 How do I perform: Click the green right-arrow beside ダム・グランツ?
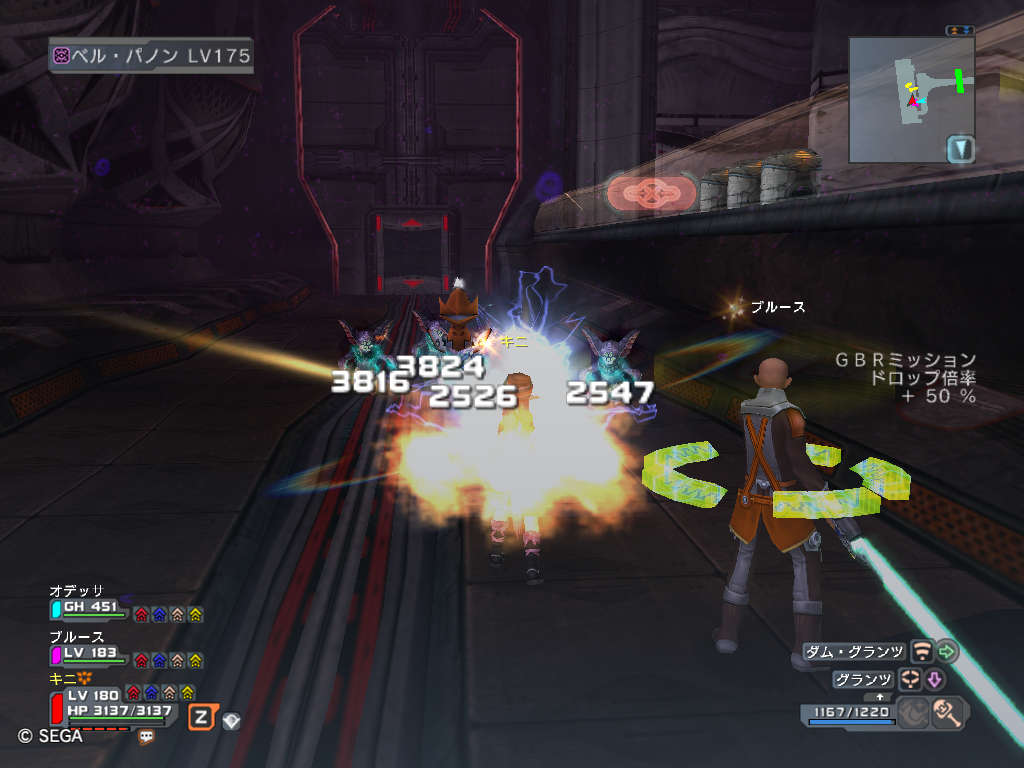pyautogui.click(x=947, y=652)
